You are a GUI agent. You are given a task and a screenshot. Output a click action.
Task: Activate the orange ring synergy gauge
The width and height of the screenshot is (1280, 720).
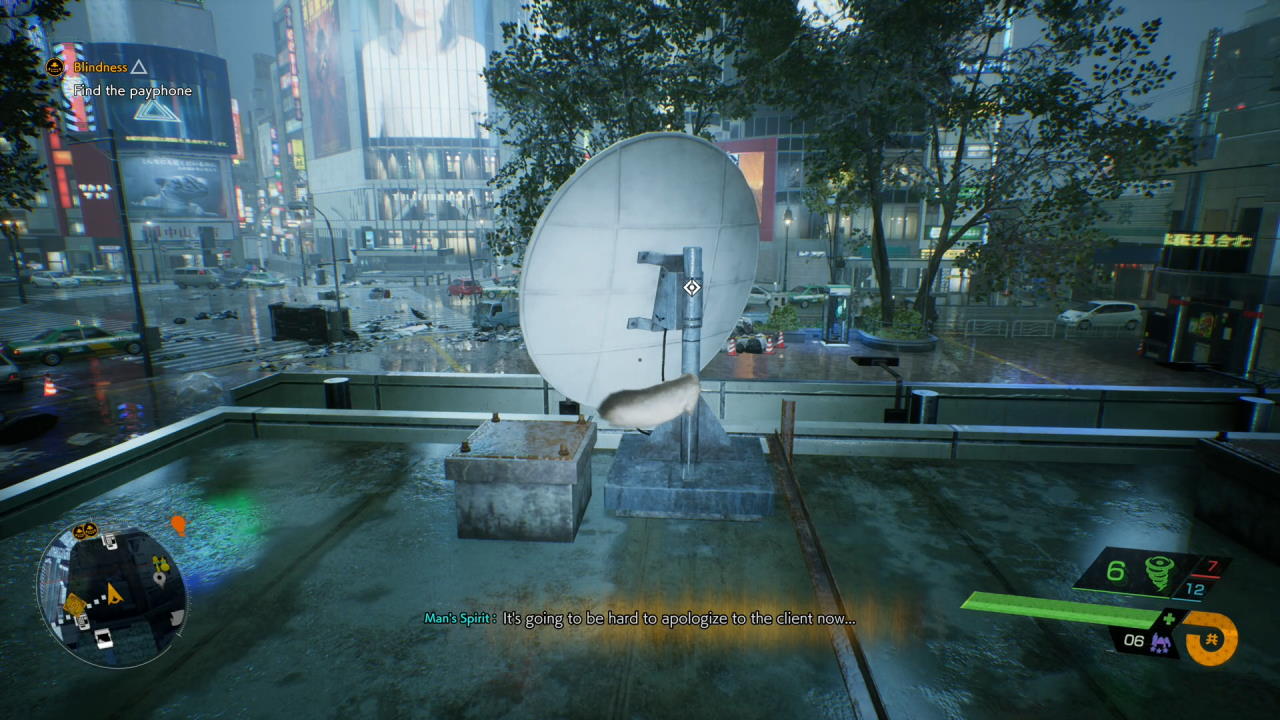pyautogui.click(x=1211, y=639)
